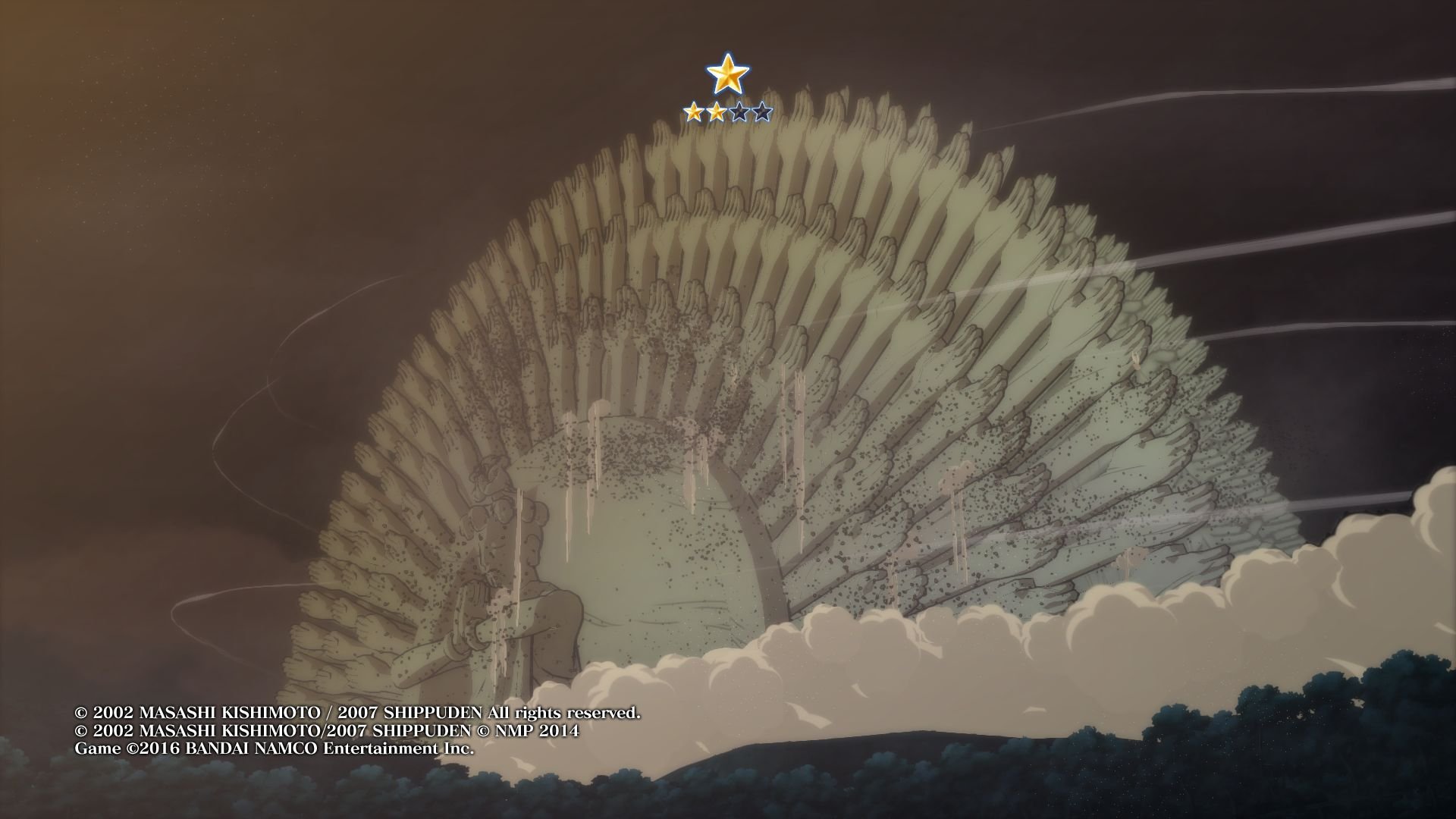Click the rightmost dark star icon
The width and height of the screenshot is (1456, 819).
point(761,111)
